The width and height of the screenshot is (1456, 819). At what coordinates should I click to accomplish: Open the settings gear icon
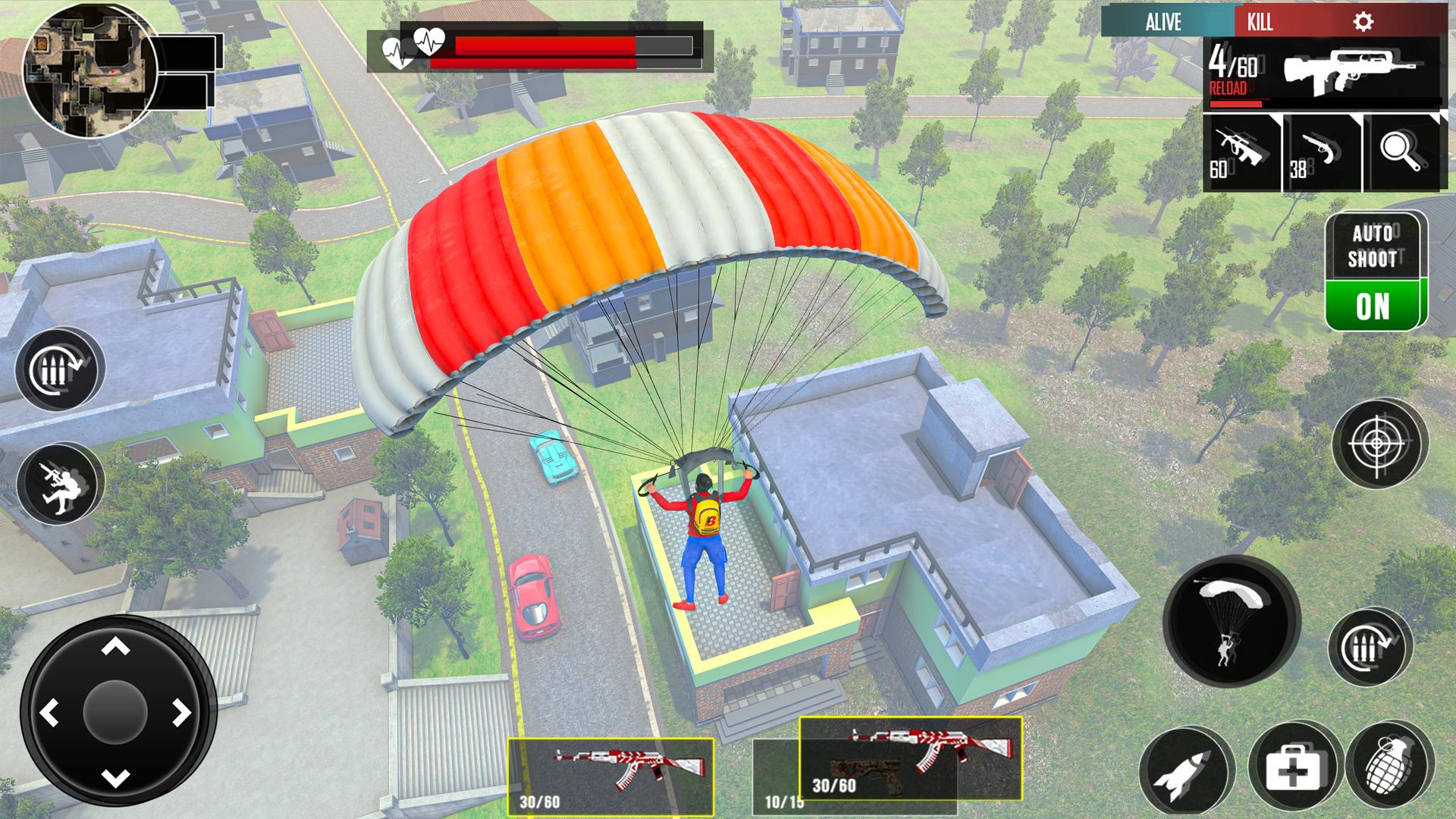pyautogui.click(x=1363, y=22)
